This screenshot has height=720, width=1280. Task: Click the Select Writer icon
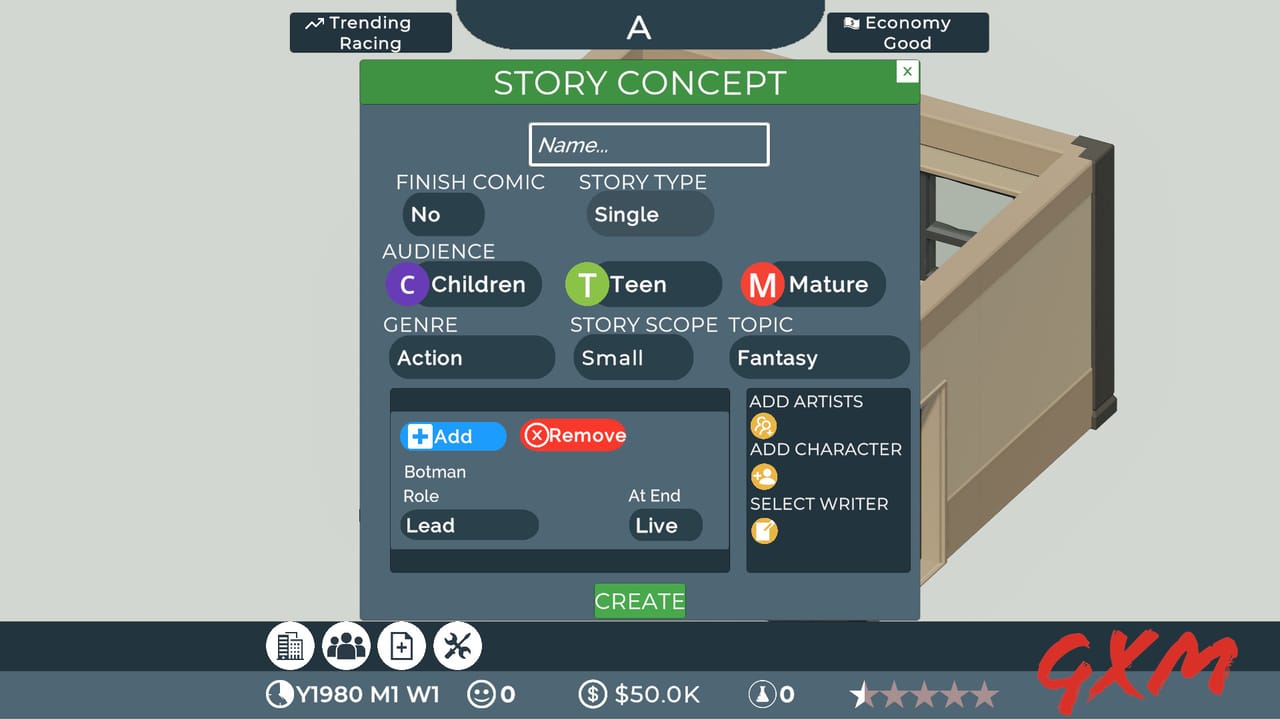[764, 531]
